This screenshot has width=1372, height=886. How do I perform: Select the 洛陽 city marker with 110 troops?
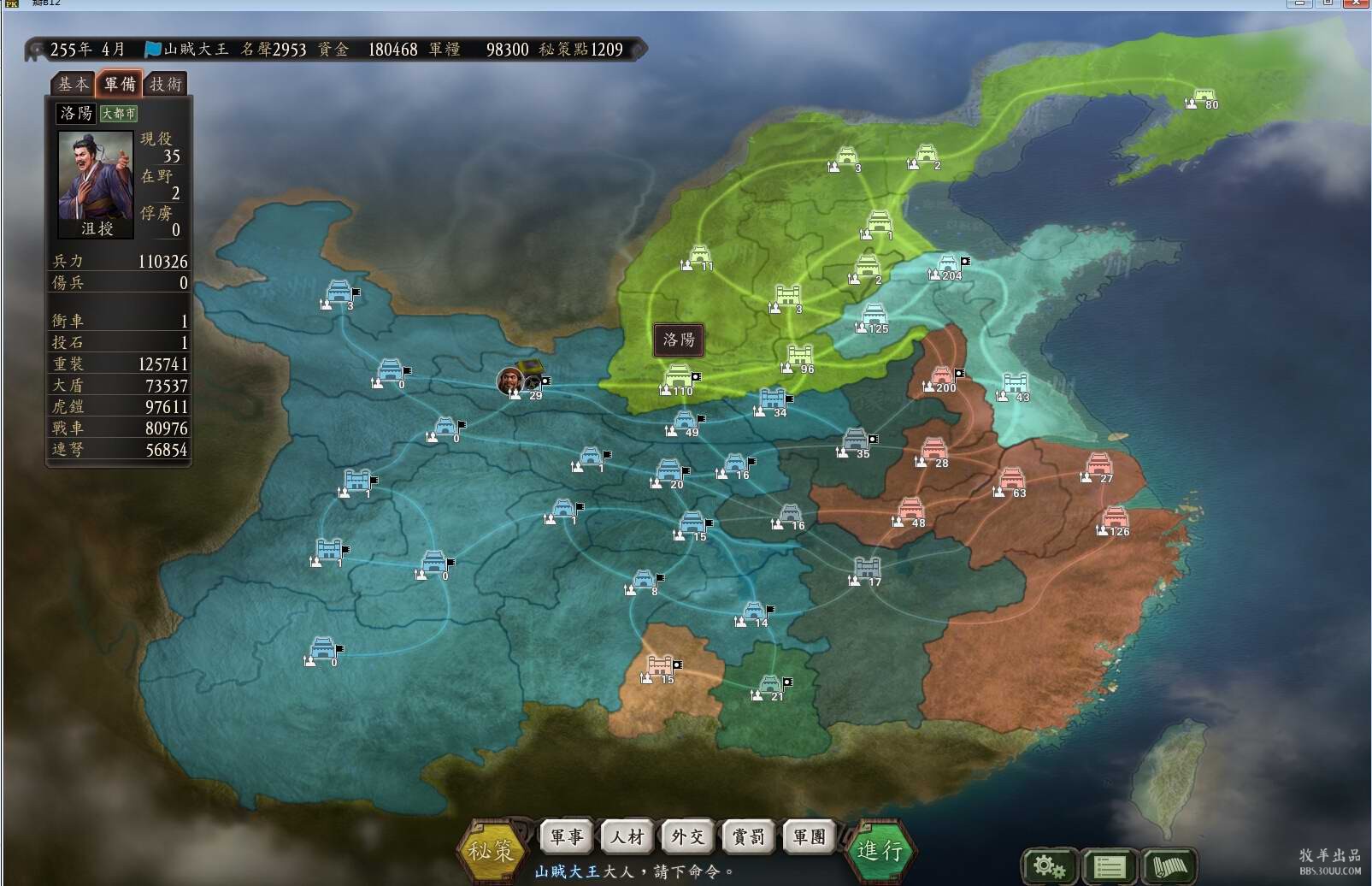tap(678, 377)
